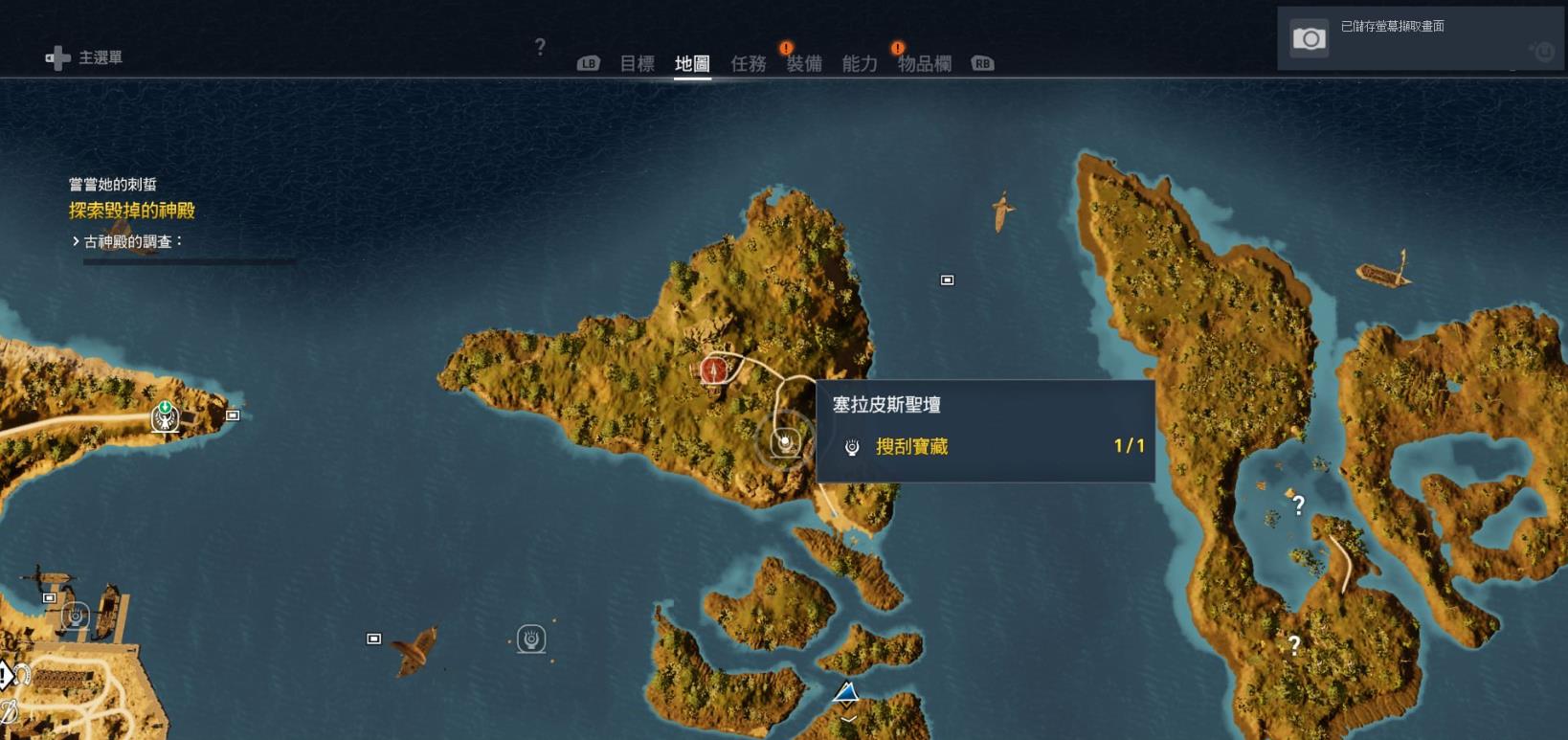
Task: Click the papyrus marker near the top island
Action: pos(947,280)
